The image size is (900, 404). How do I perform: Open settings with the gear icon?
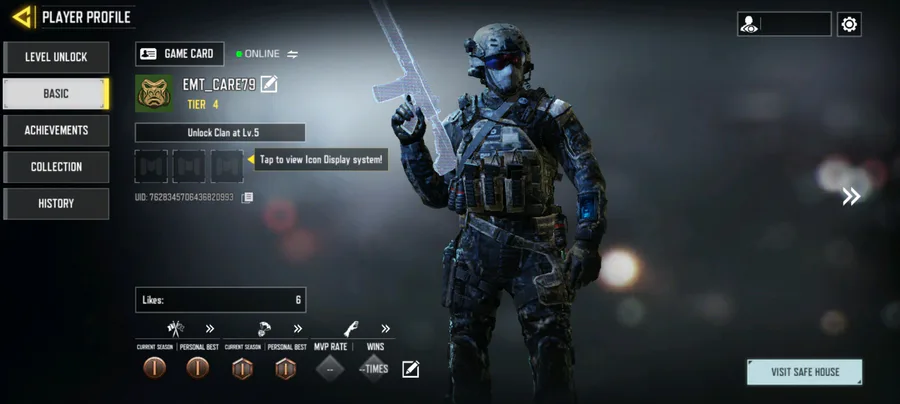click(x=850, y=24)
